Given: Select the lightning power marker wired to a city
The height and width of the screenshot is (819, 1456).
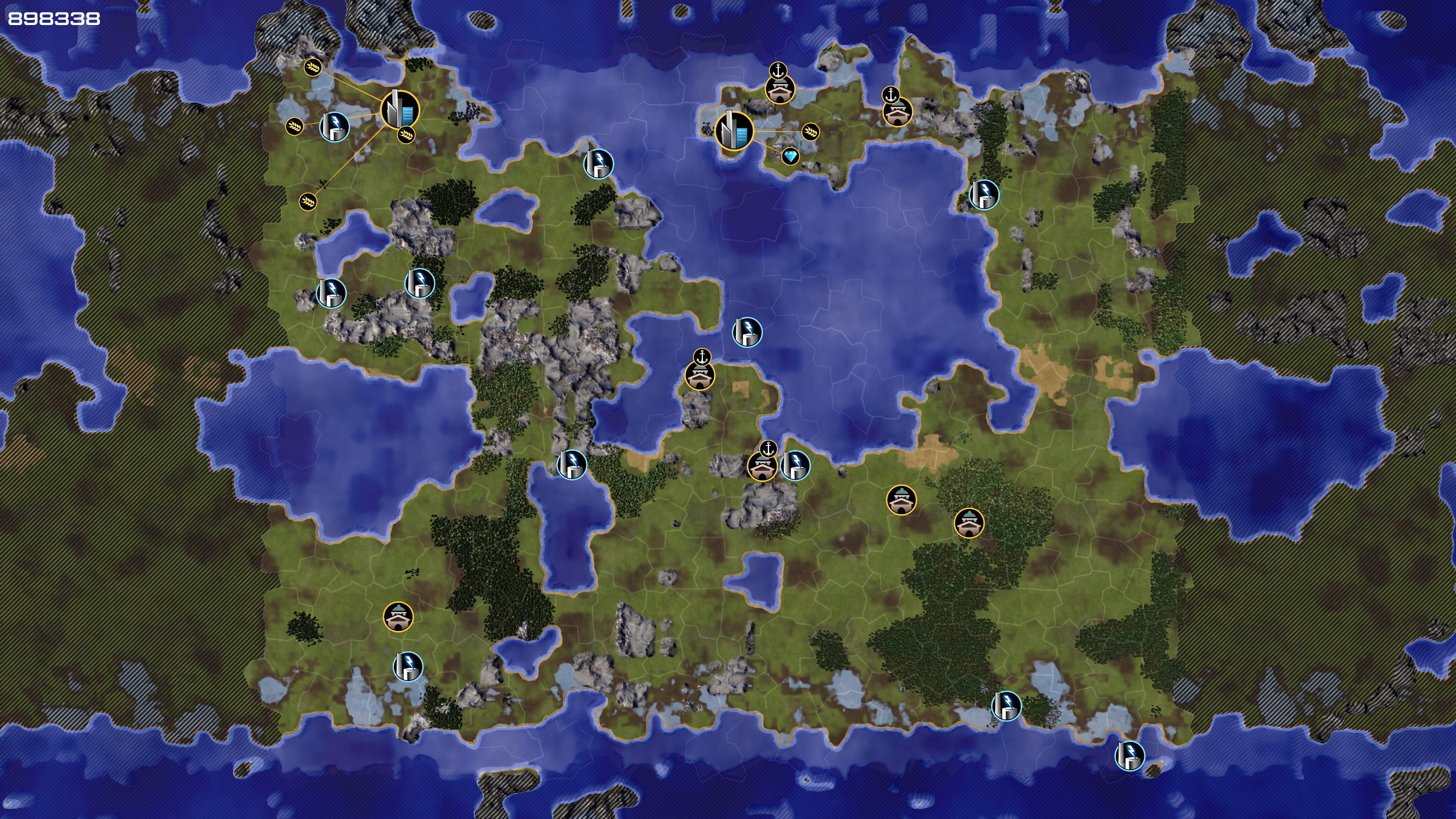Looking at the screenshot, I should point(334,126).
